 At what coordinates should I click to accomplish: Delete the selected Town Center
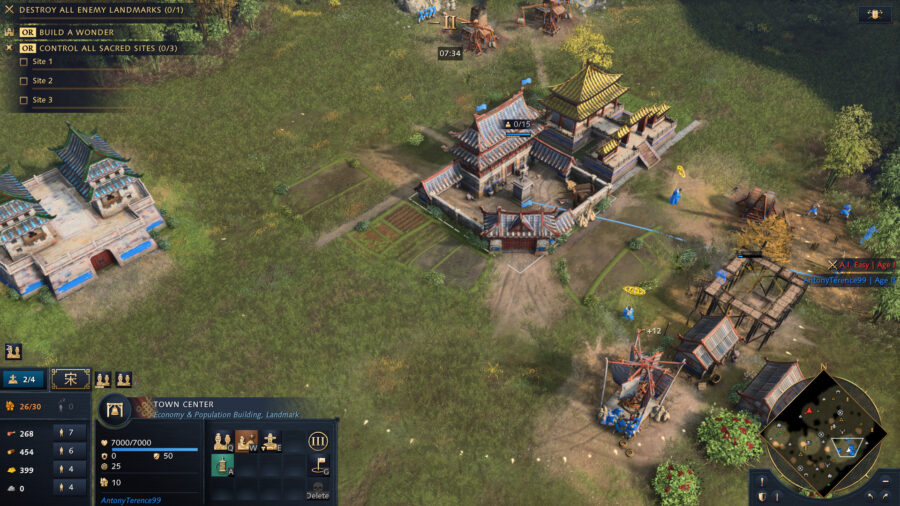click(x=318, y=490)
